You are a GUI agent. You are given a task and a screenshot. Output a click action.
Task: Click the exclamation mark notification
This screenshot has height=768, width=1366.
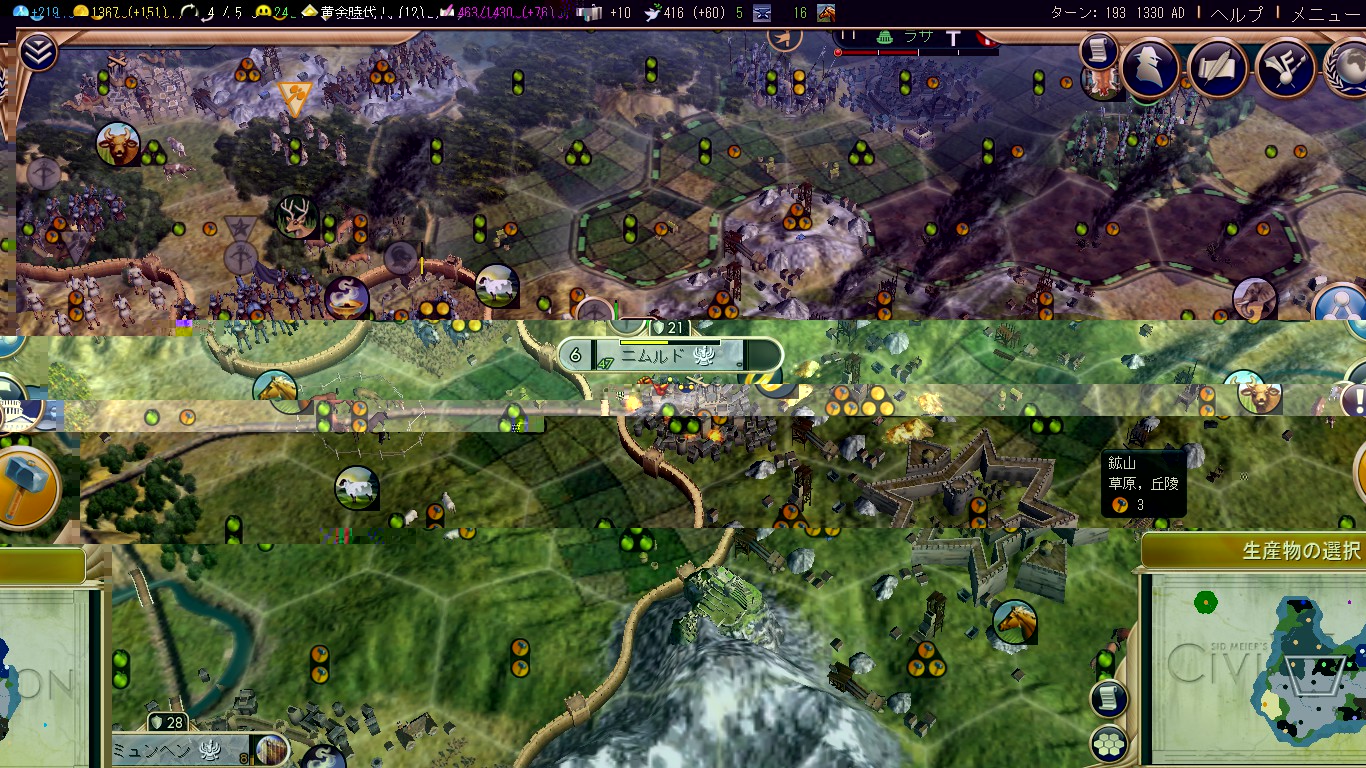pyautogui.click(x=1356, y=400)
